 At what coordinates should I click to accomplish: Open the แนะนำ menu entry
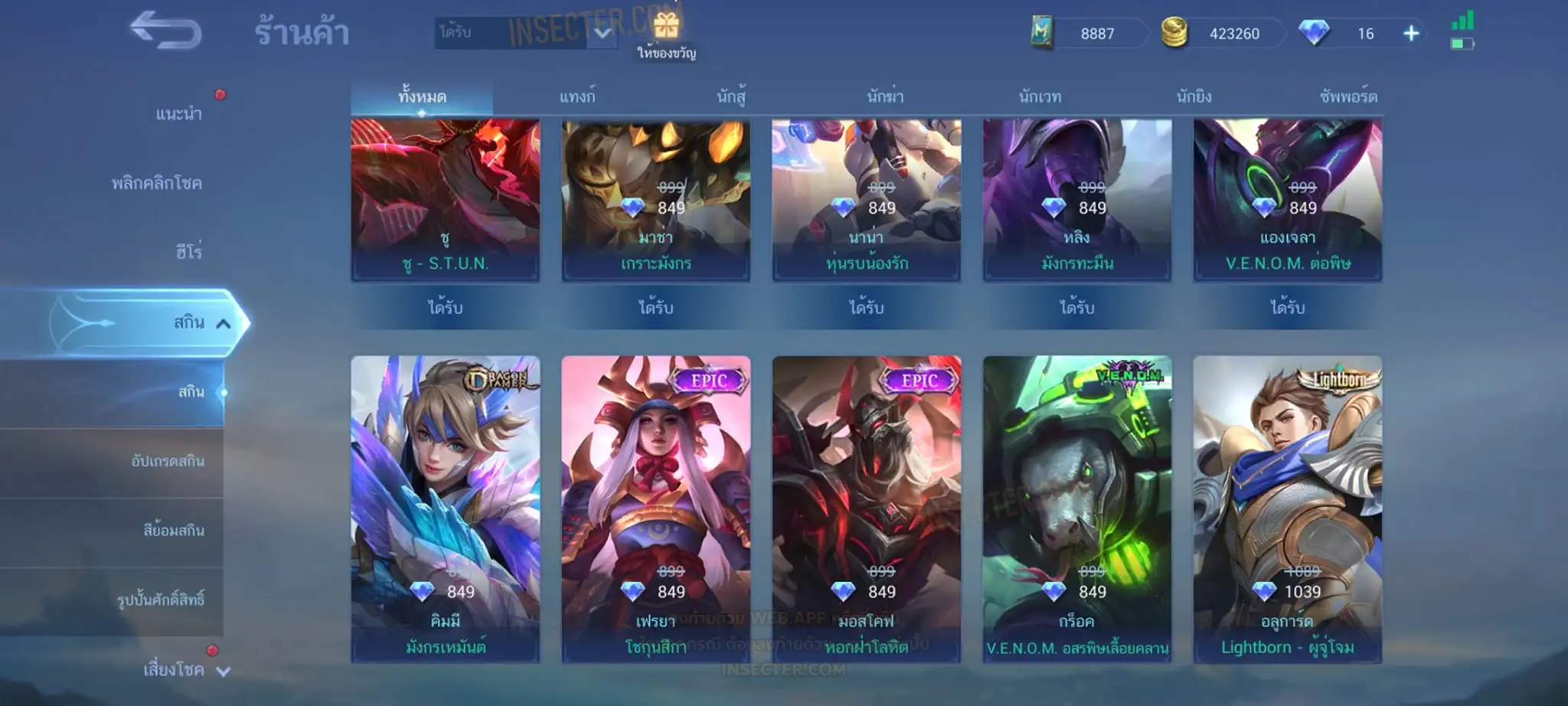tap(178, 114)
